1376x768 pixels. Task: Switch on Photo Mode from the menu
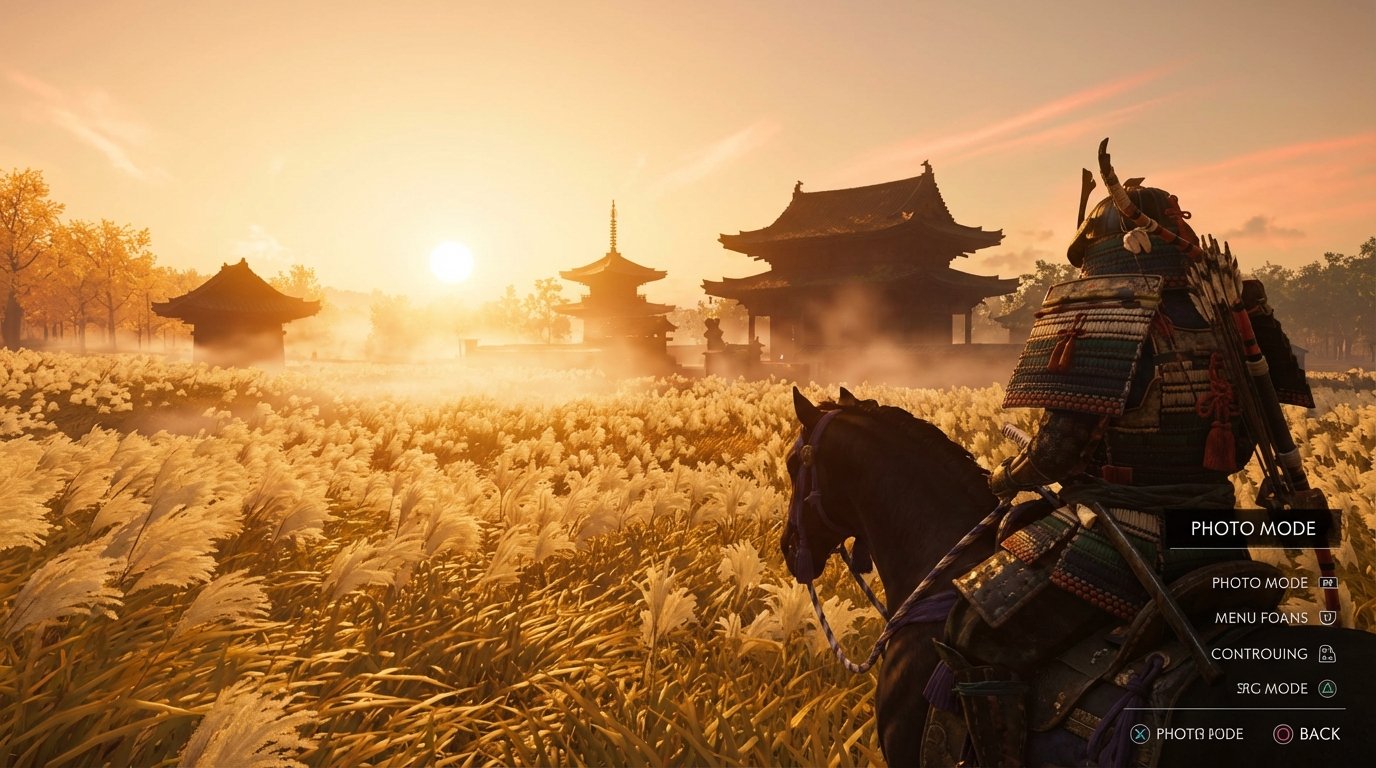pos(1260,583)
